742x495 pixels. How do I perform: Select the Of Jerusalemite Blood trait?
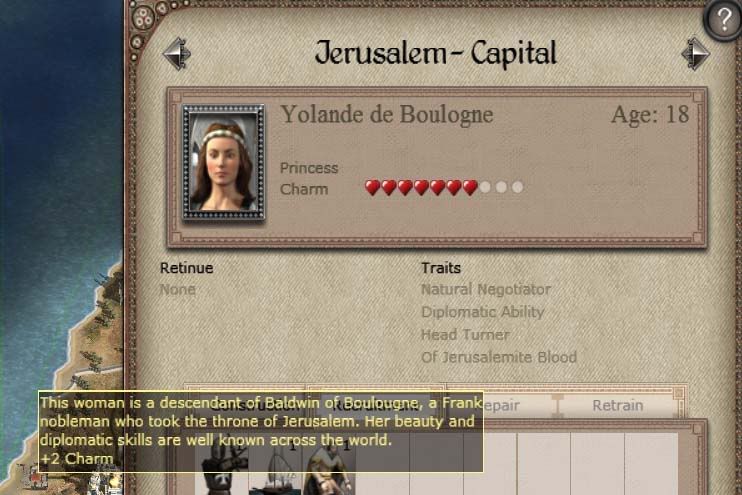(499, 357)
